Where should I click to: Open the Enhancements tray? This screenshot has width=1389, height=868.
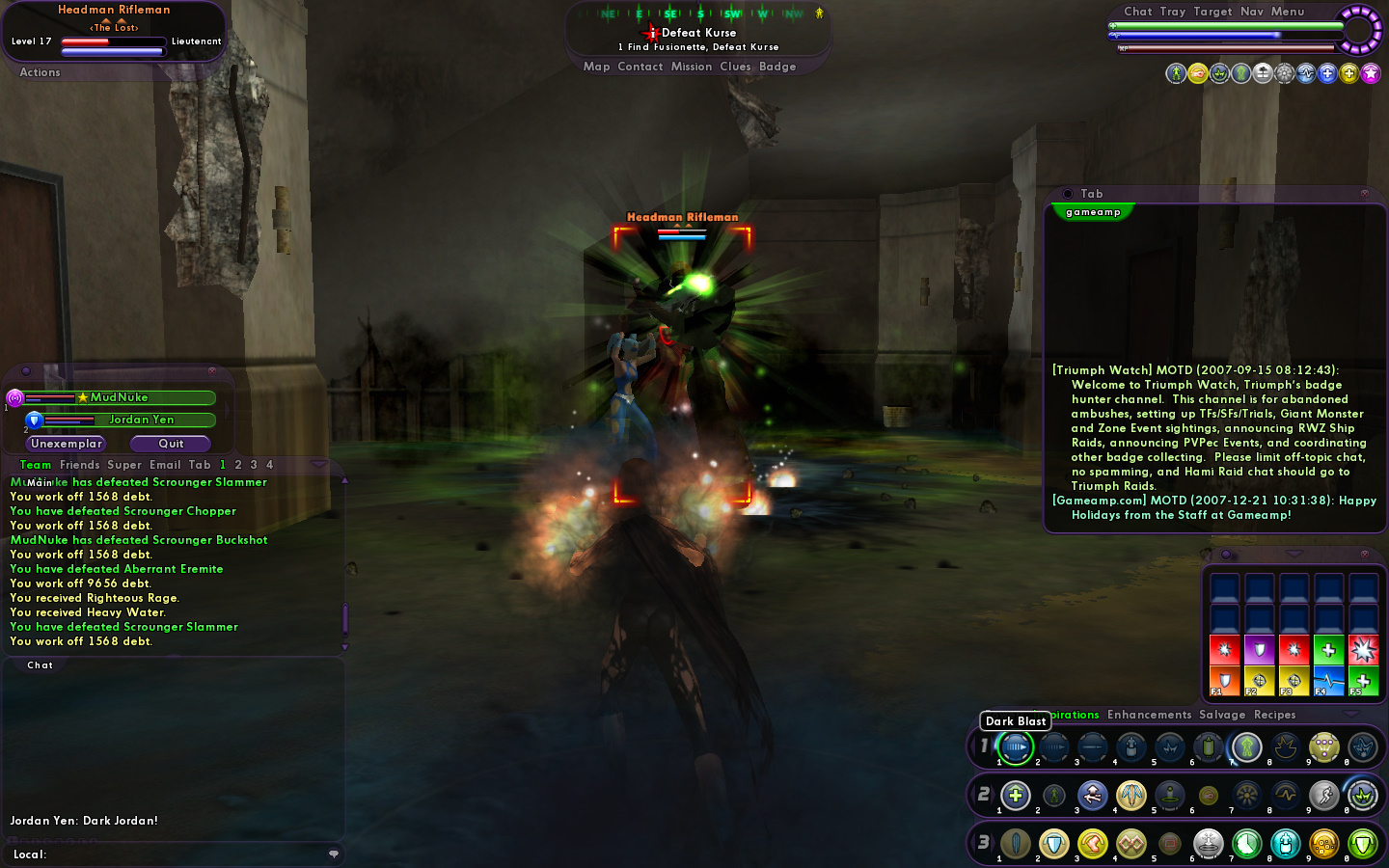point(1149,715)
